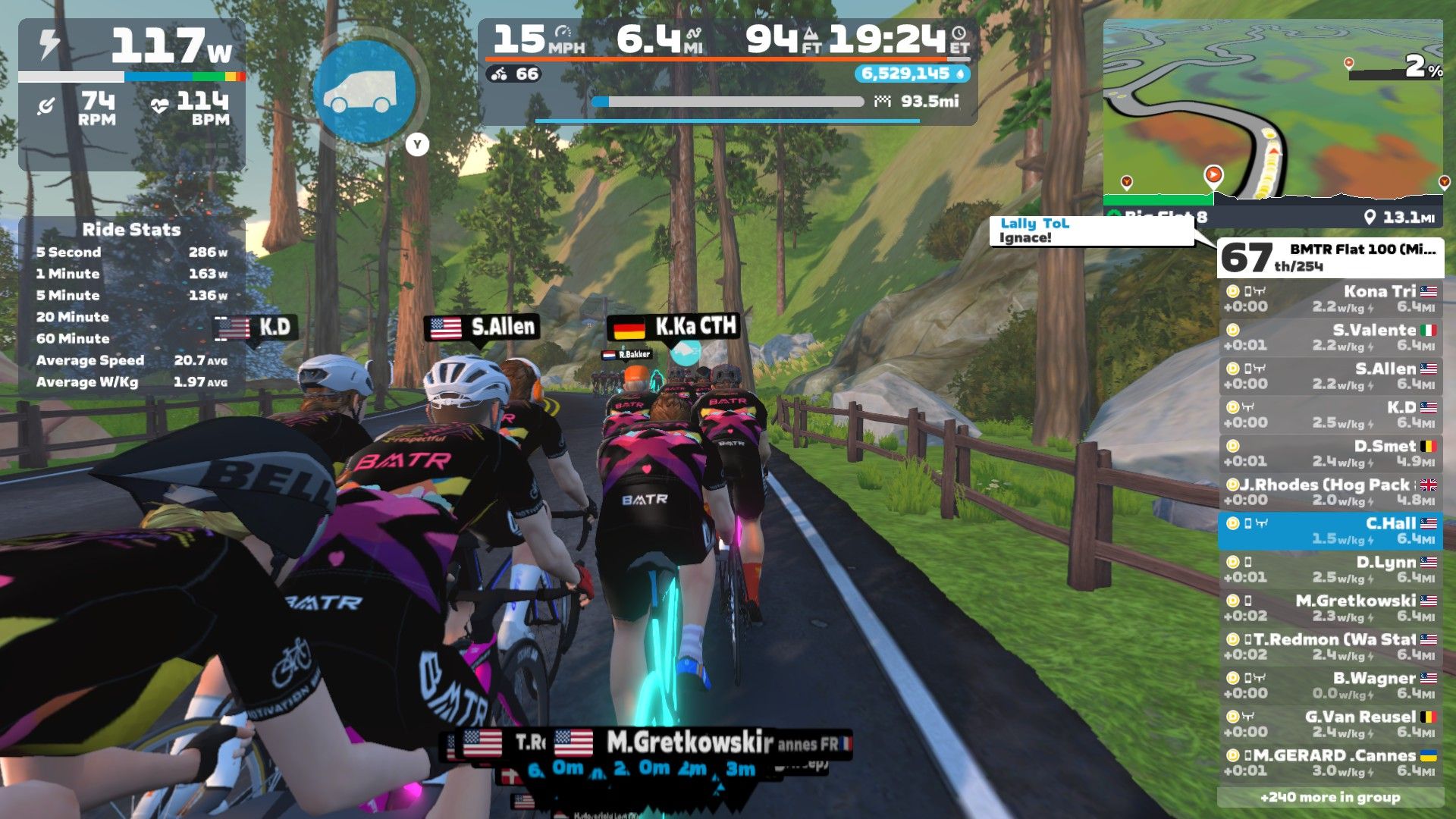The image size is (1456, 819).
Task: Pick B.Wagner in the rider list
Action: pos(1331,686)
